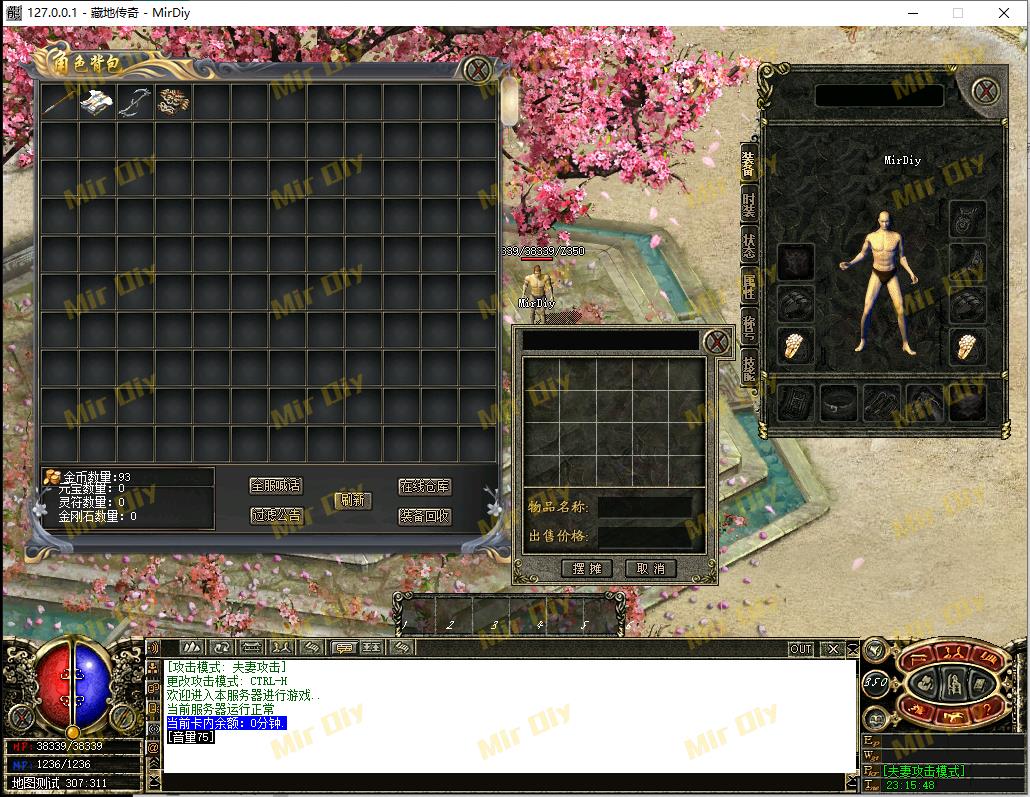Select the white scroll item in the backpack
This screenshot has width=1030, height=797.
[x=98, y=101]
